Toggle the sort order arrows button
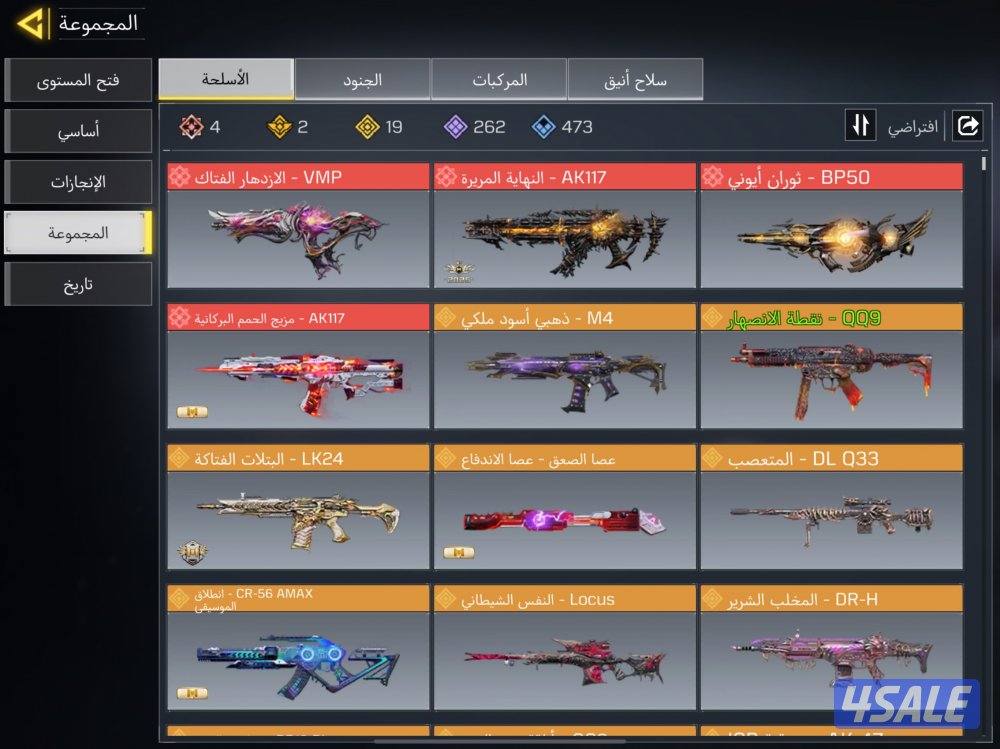 [x=861, y=126]
